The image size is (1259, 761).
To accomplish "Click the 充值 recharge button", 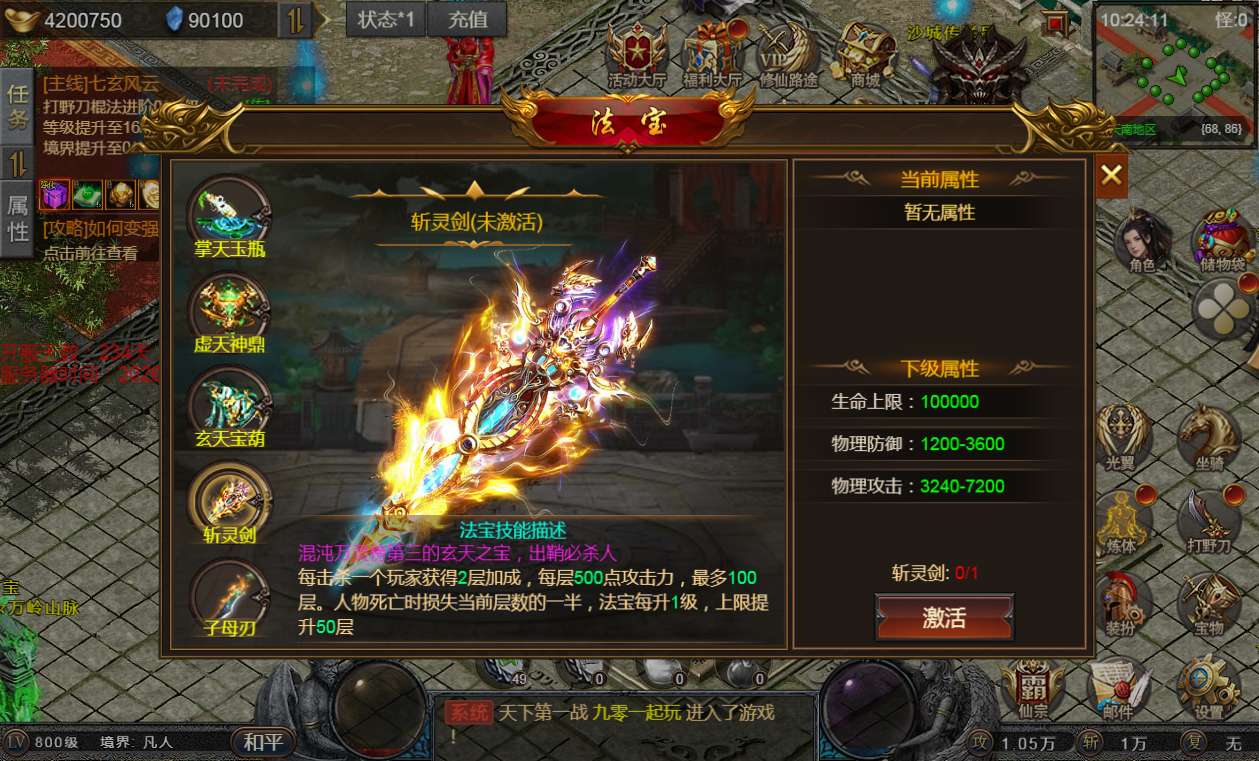I will click(x=468, y=19).
